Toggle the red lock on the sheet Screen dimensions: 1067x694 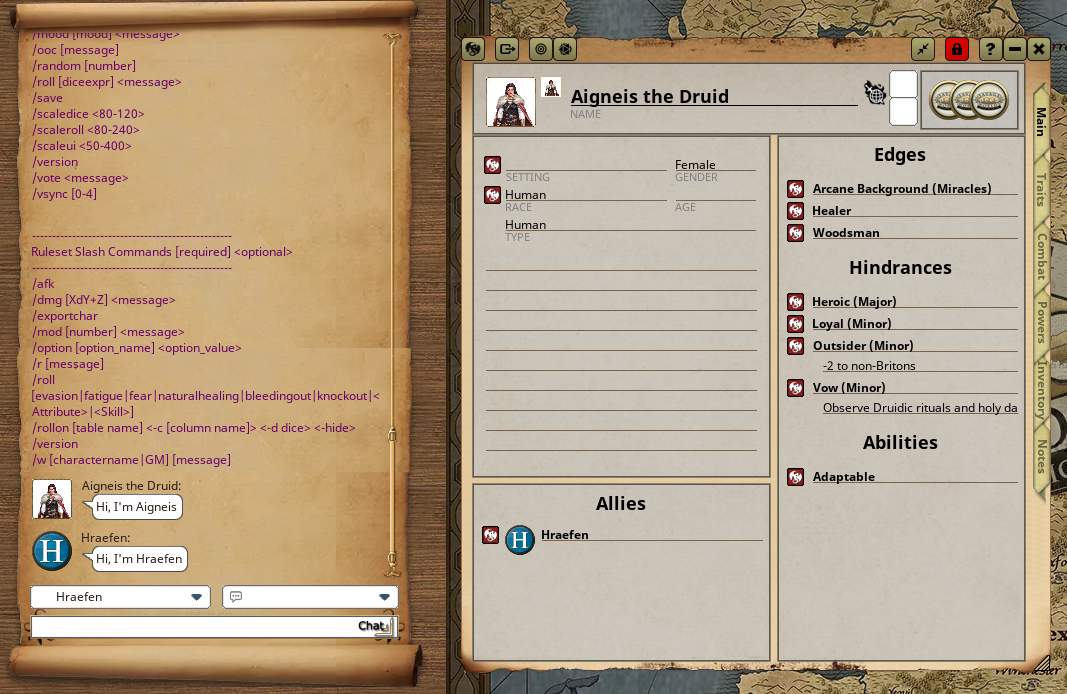click(x=957, y=49)
